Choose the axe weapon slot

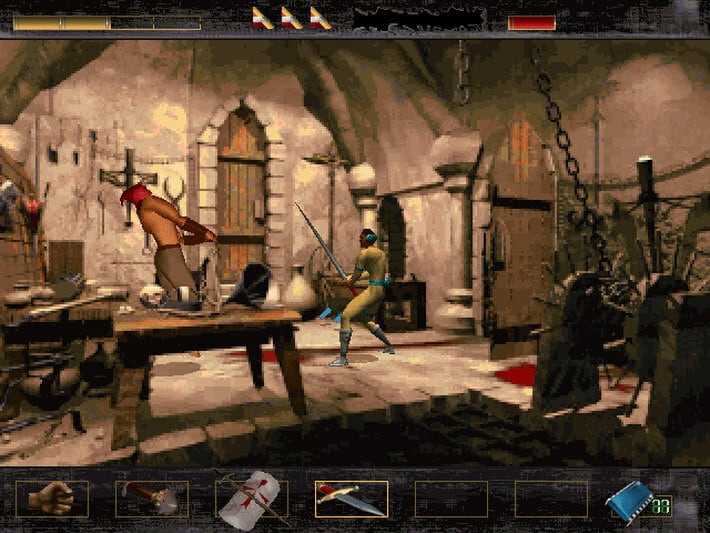pos(151,498)
